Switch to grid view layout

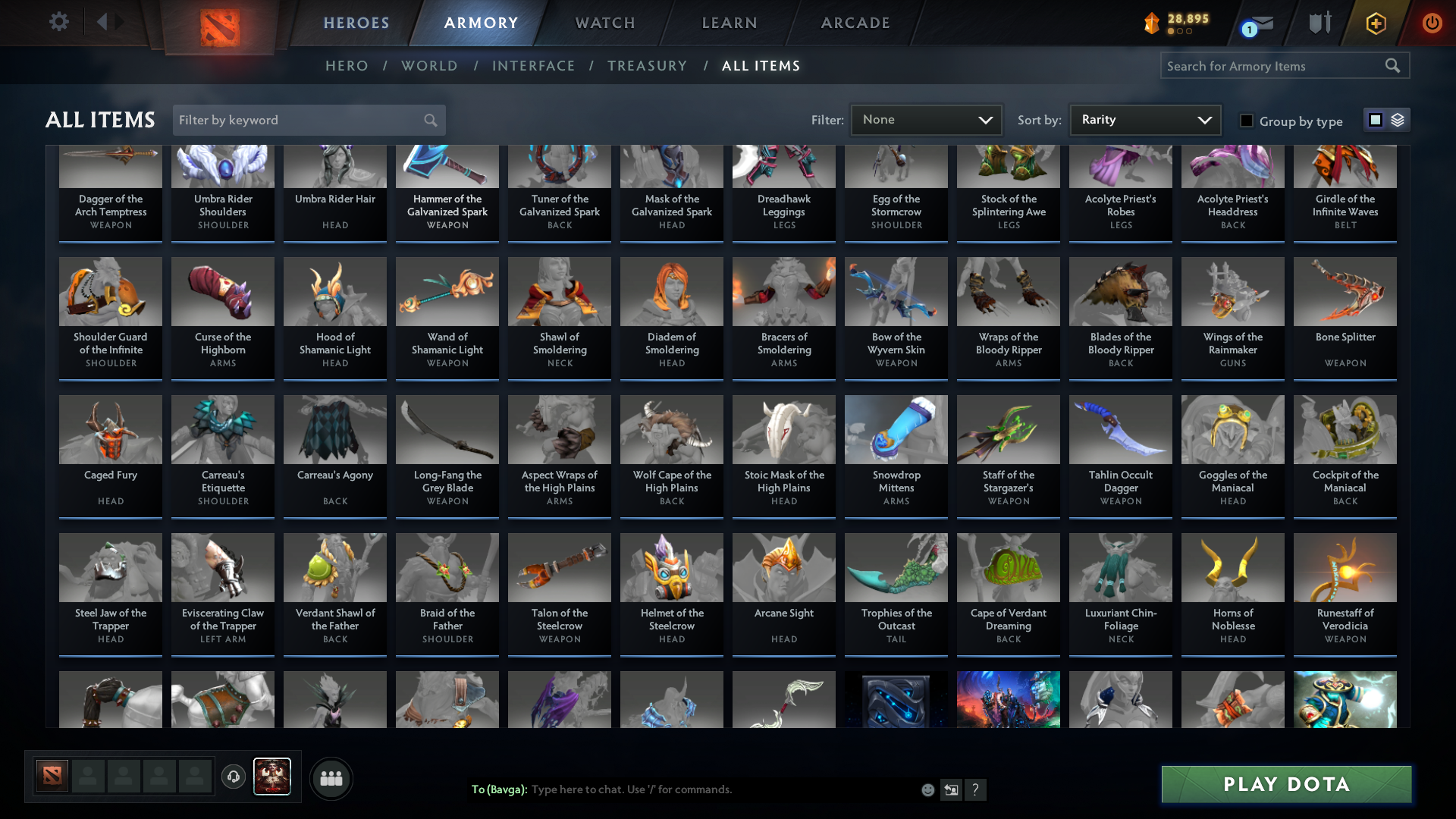click(1375, 120)
